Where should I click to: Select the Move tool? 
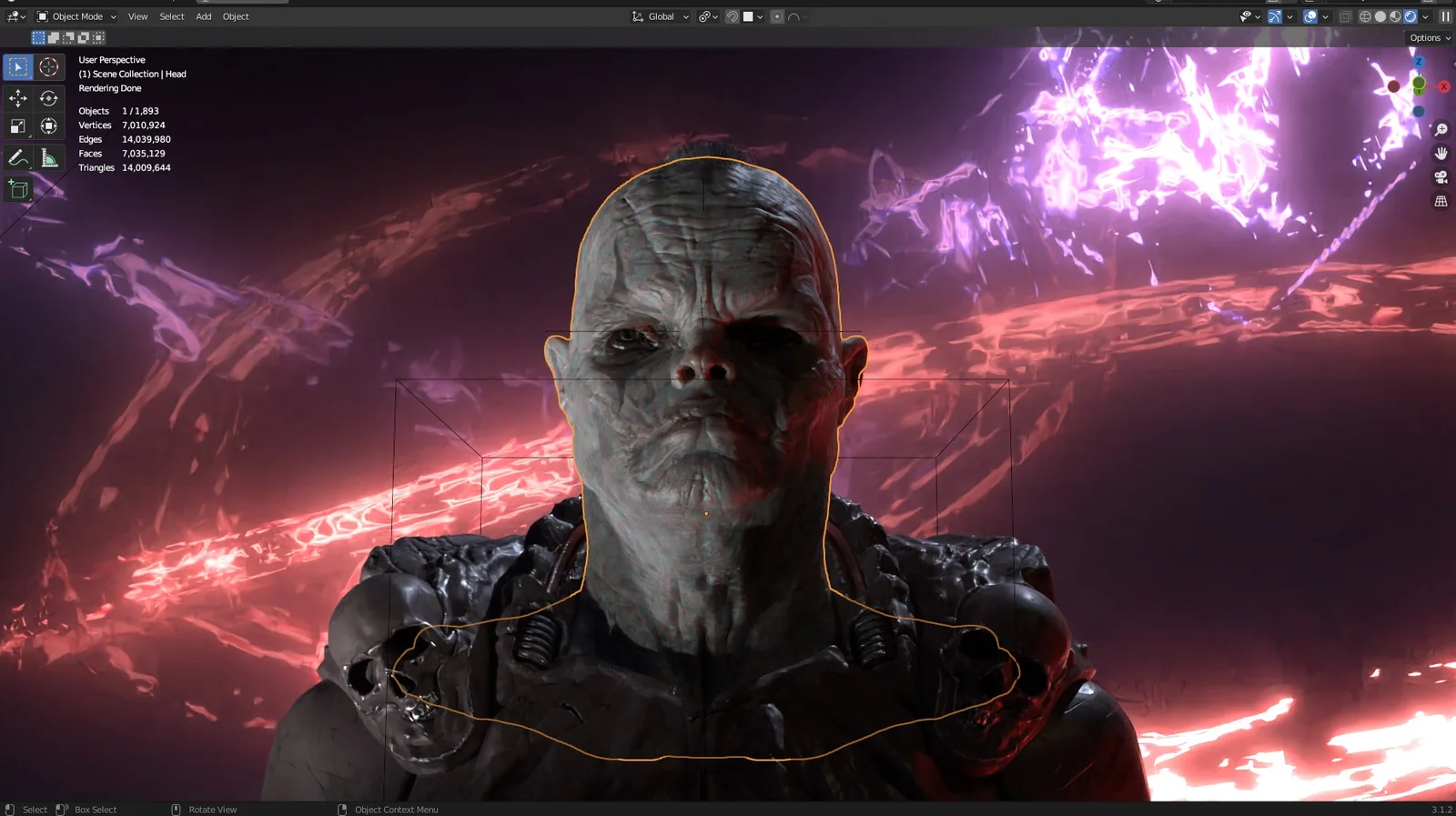pos(17,97)
